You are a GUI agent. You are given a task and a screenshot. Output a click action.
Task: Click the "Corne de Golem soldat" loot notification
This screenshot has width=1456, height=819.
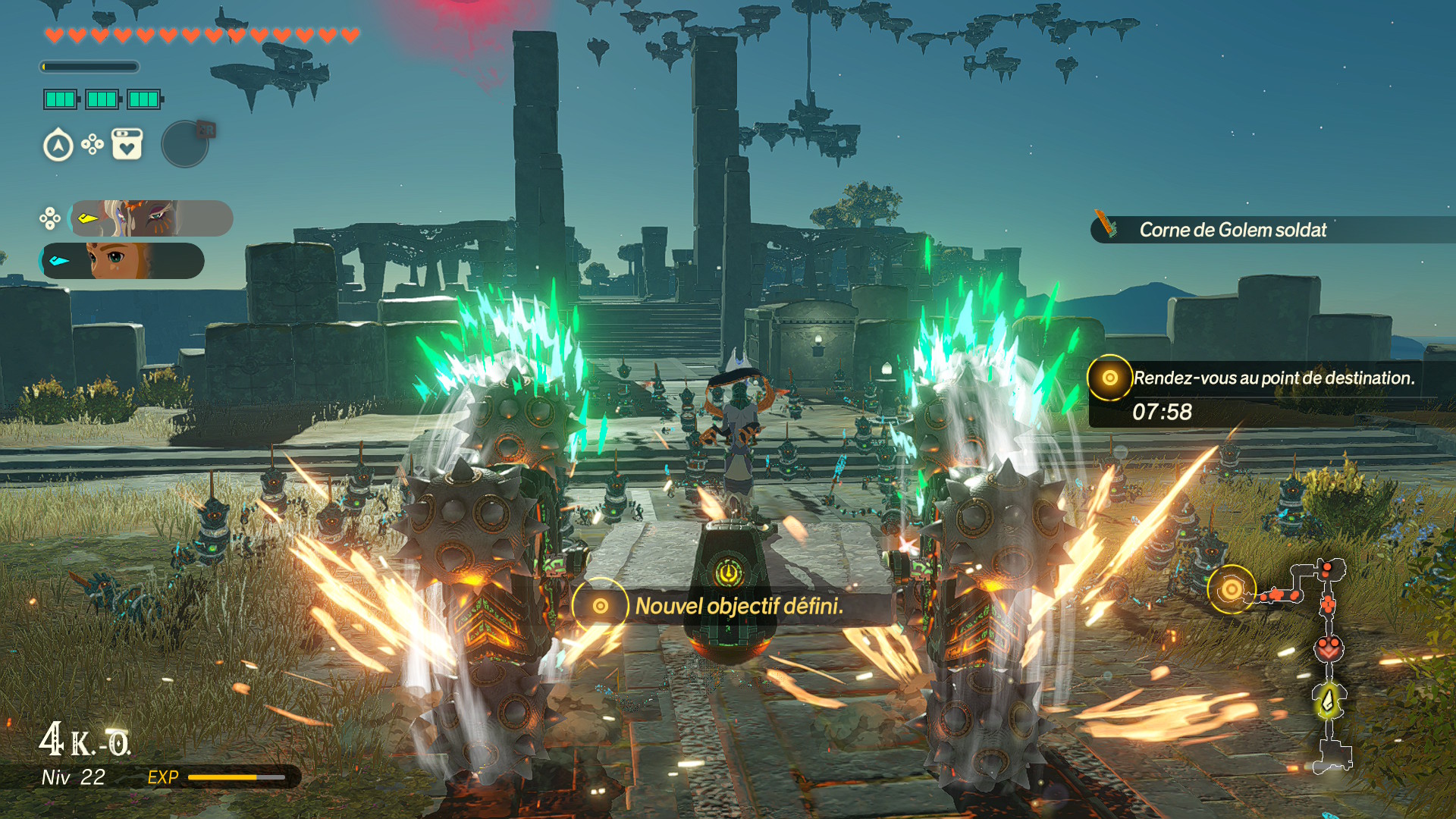[1232, 230]
